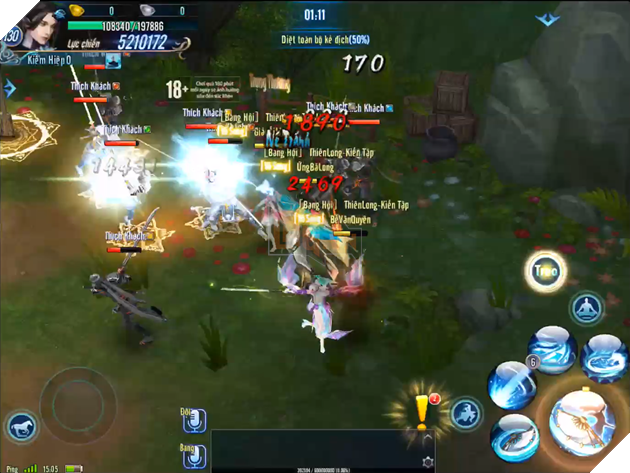Use the main fan attack skill

click(583, 422)
